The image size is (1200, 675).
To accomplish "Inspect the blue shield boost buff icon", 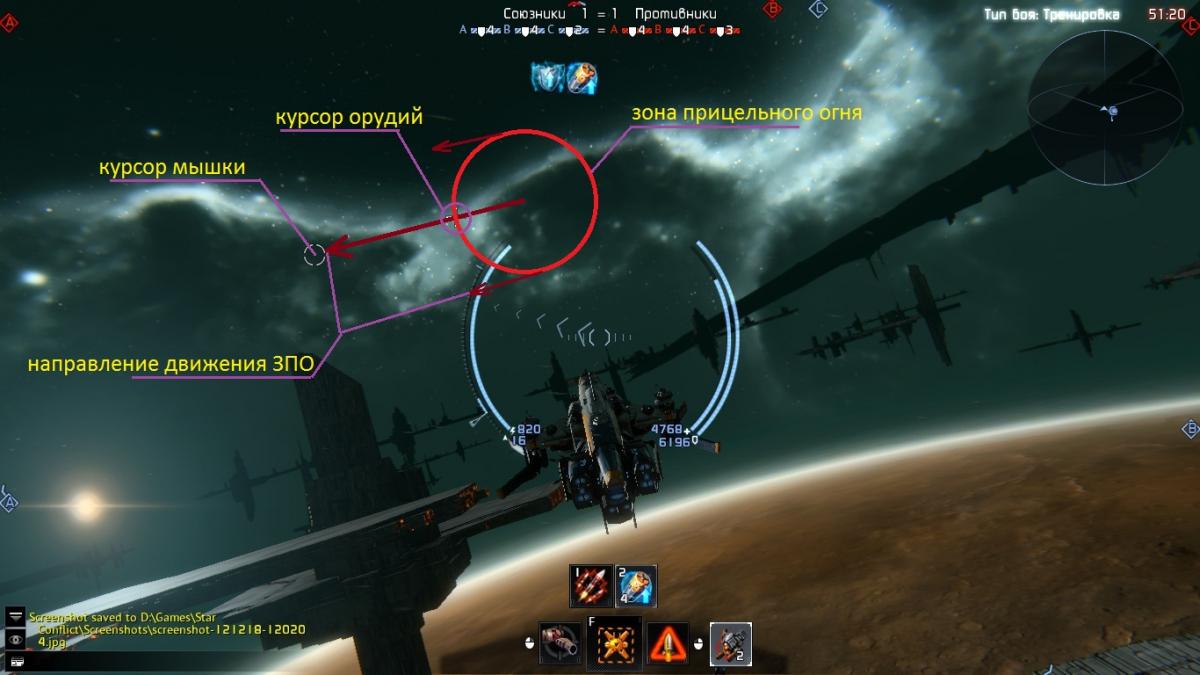I will pyautogui.click(x=548, y=77).
